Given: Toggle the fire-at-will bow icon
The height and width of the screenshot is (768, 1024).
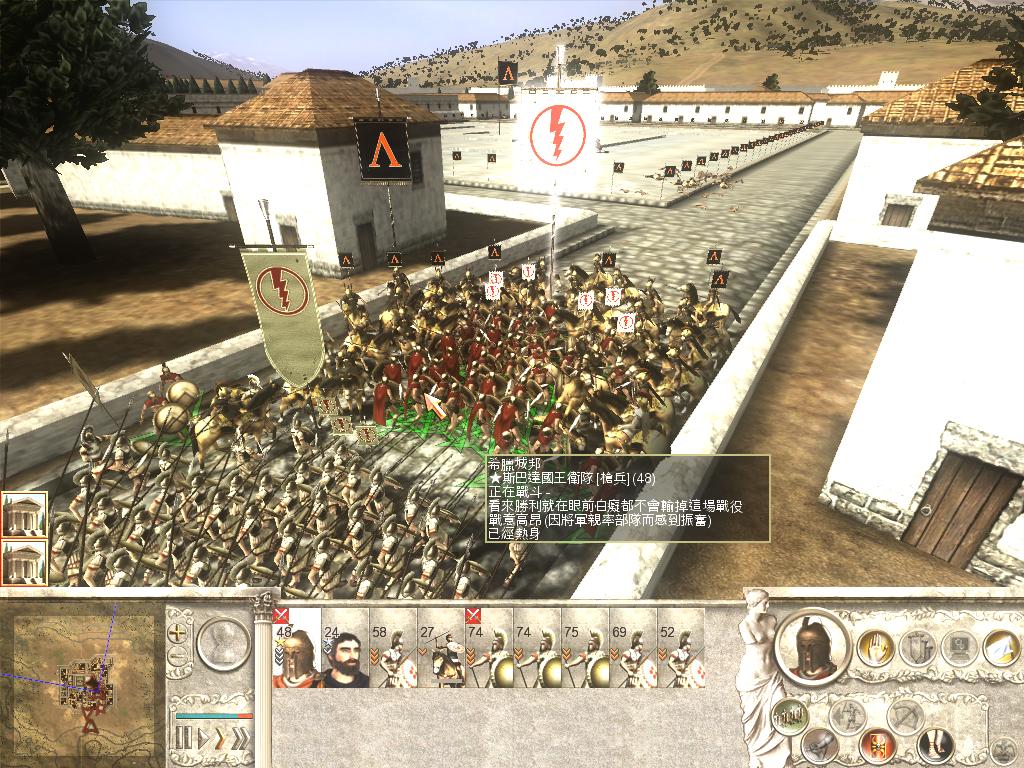Looking at the screenshot, I should click(906, 716).
